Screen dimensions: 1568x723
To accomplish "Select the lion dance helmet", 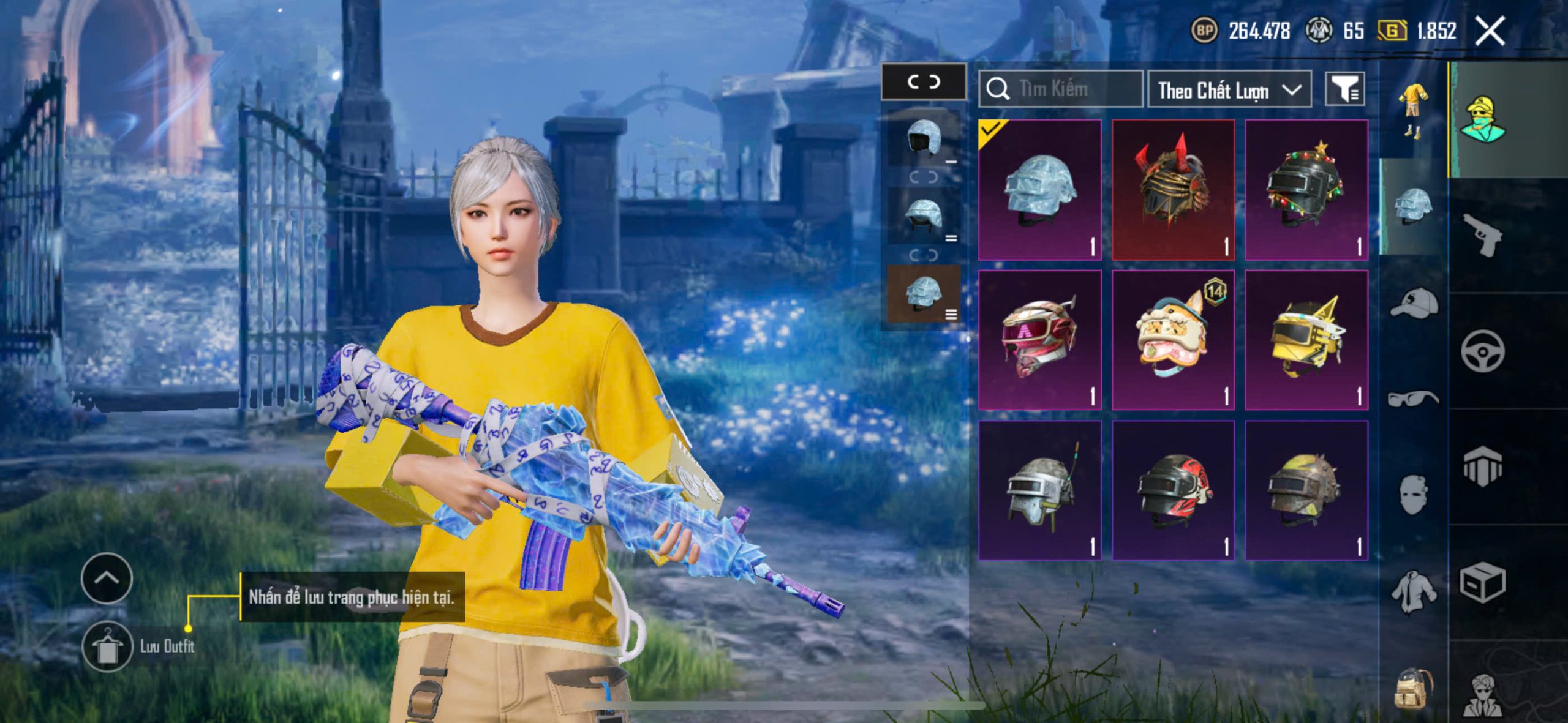I will pyautogui.click(x=1173, y=340).
